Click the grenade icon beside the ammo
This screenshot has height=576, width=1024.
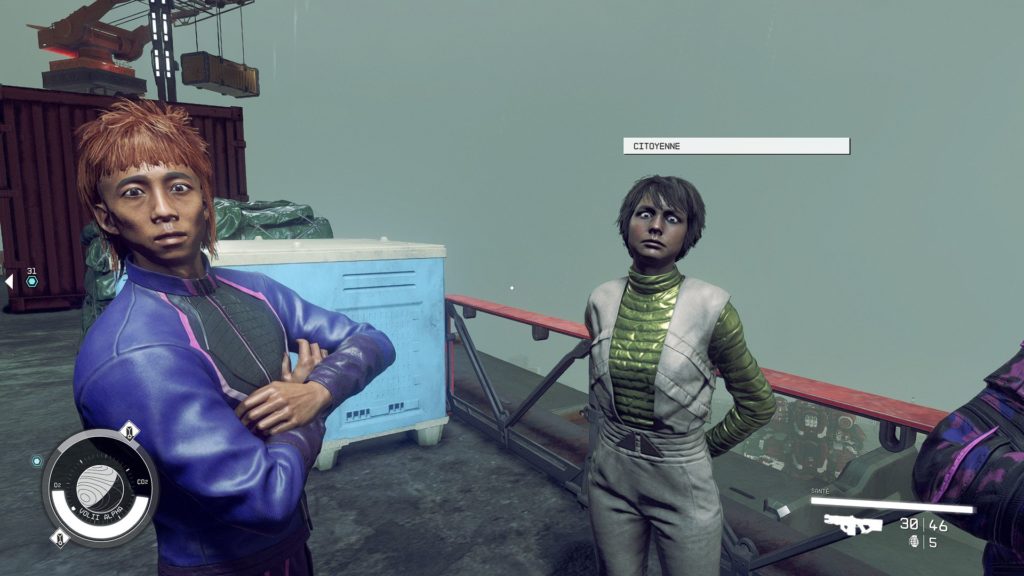click(912, 542)
